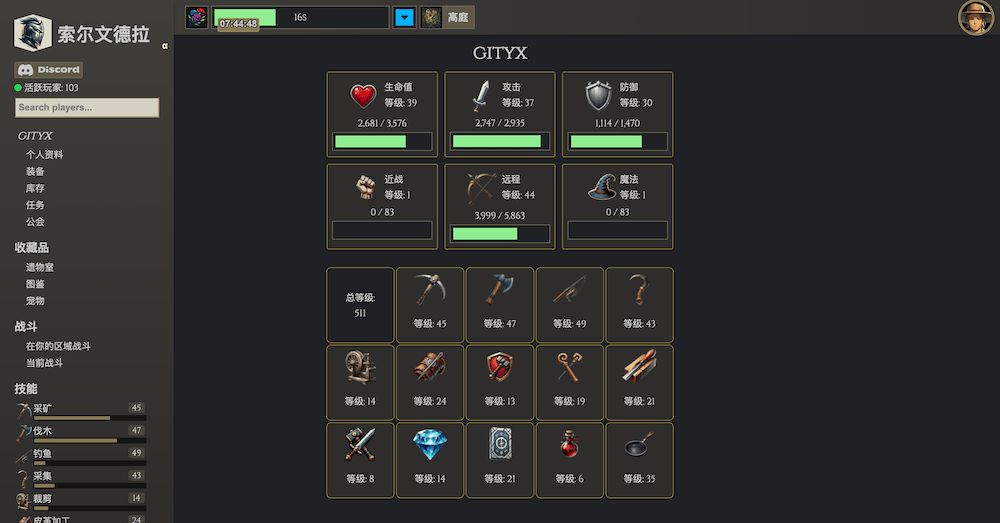Select the blue diamond skill tile
1000x523 pixels.
tap(430, 459)
